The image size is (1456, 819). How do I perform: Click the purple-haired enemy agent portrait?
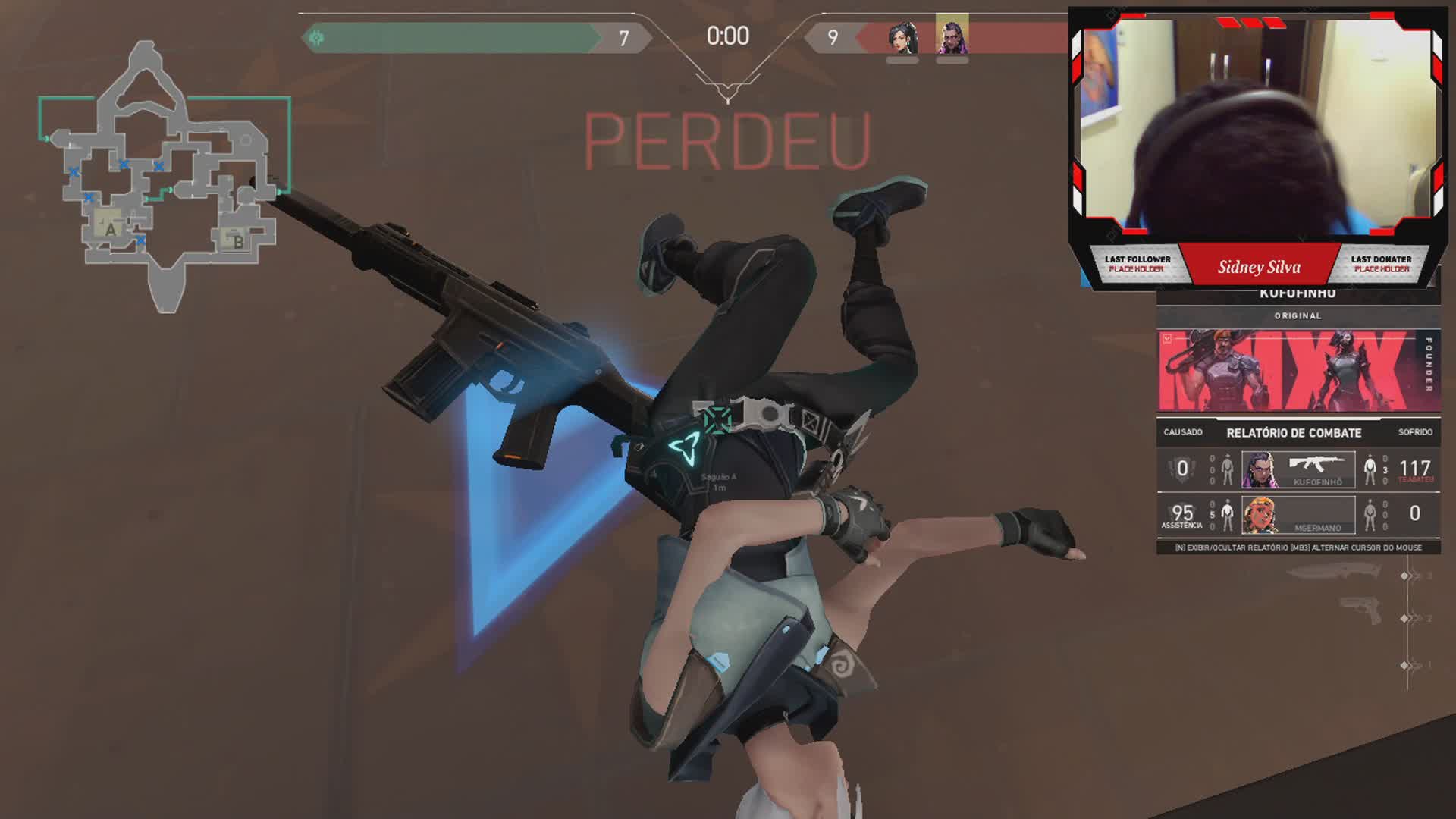[952, 36]
